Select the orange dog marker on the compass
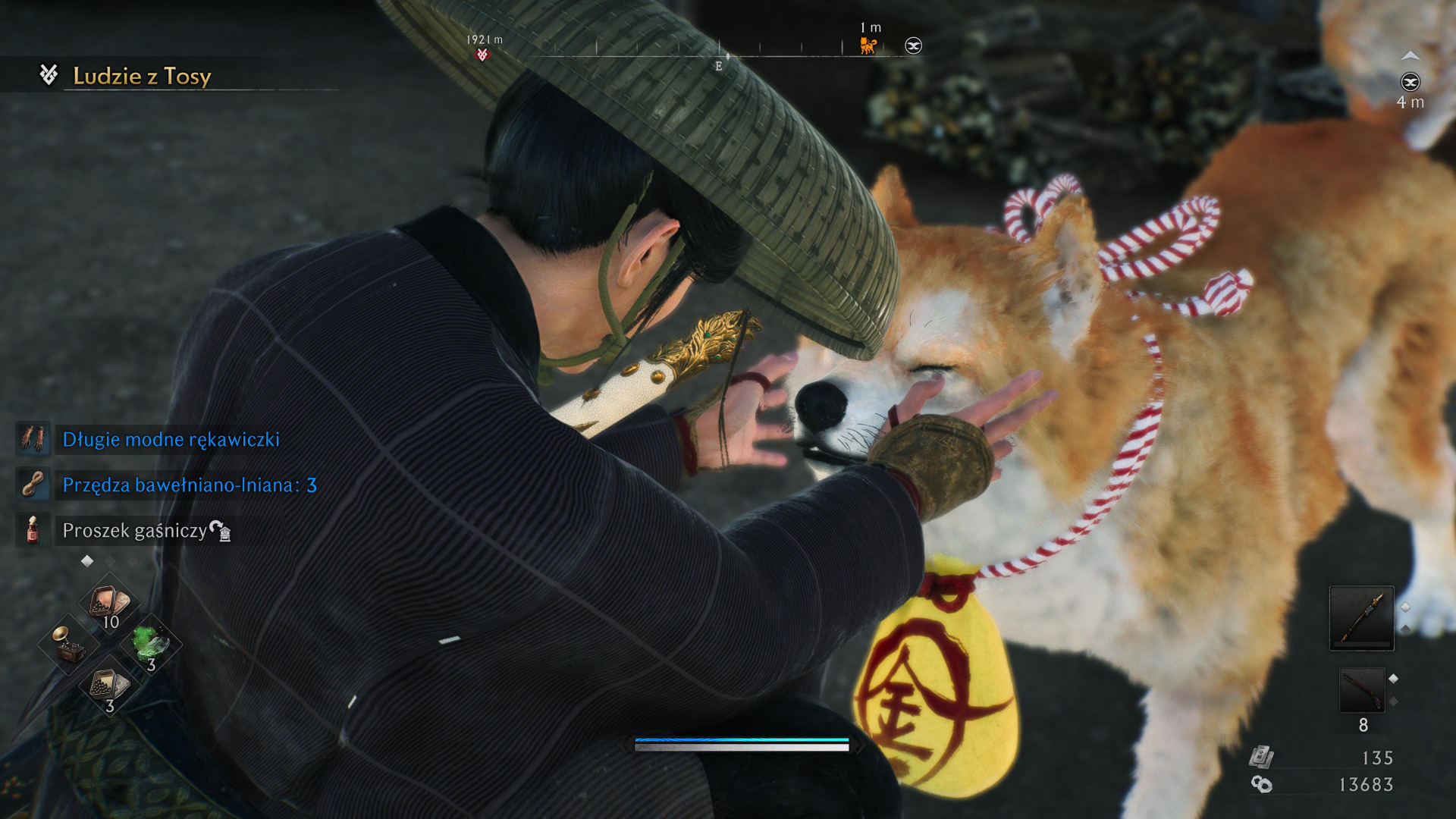1456x819 pixels. pyautogui.click(x=868, y=46)
